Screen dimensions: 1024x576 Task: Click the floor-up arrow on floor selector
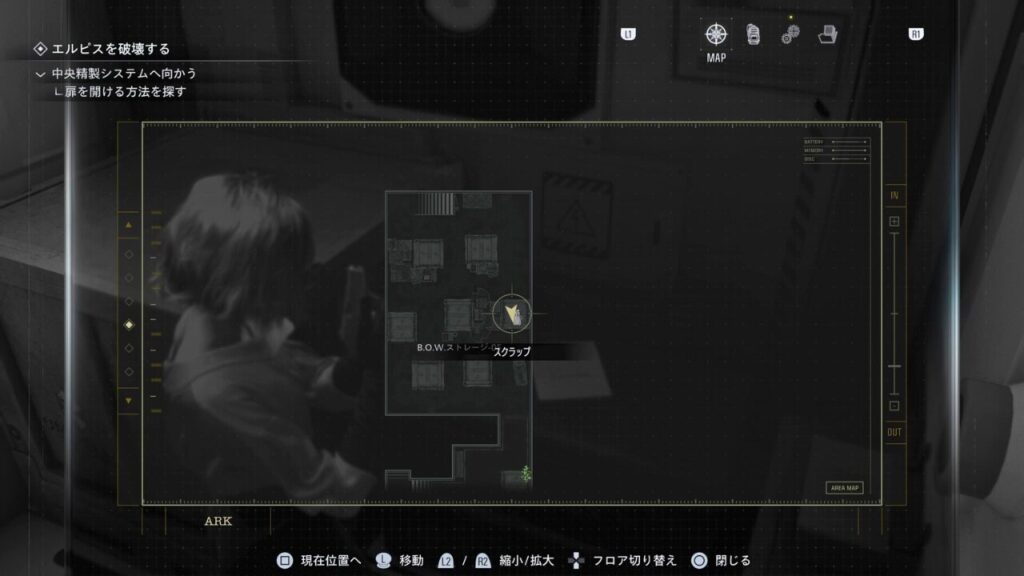[x=128, y=226]
